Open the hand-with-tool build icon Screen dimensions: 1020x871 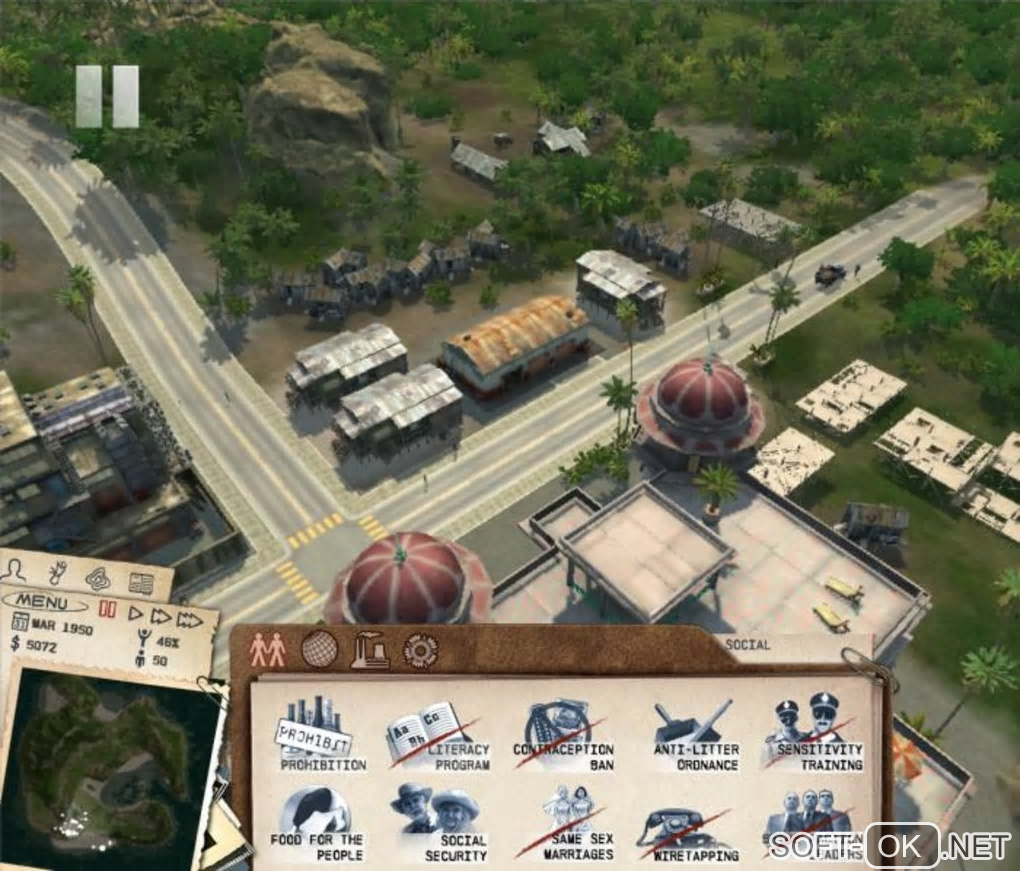[57, 573]
